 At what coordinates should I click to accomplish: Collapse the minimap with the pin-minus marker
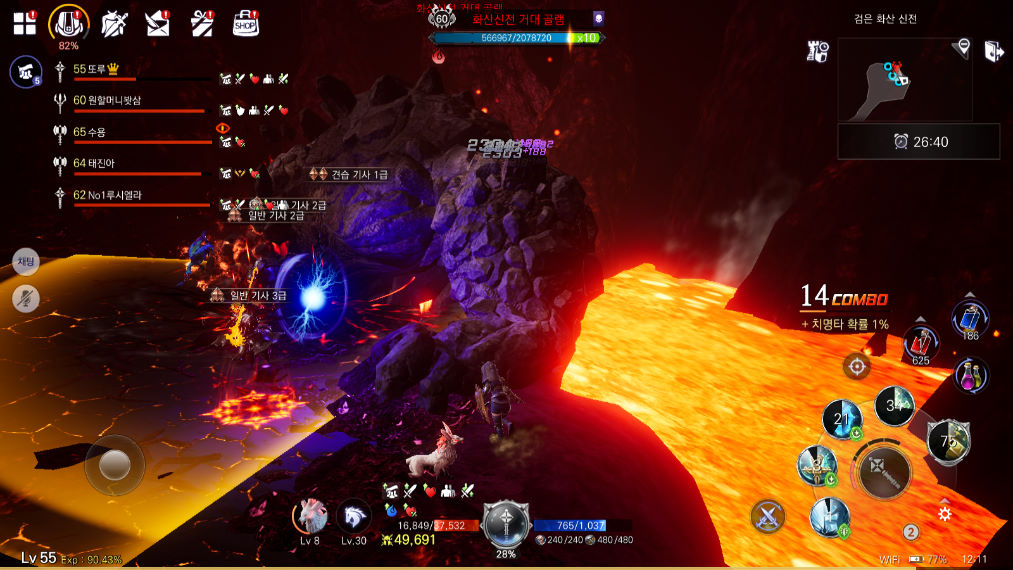pos(963,46)
